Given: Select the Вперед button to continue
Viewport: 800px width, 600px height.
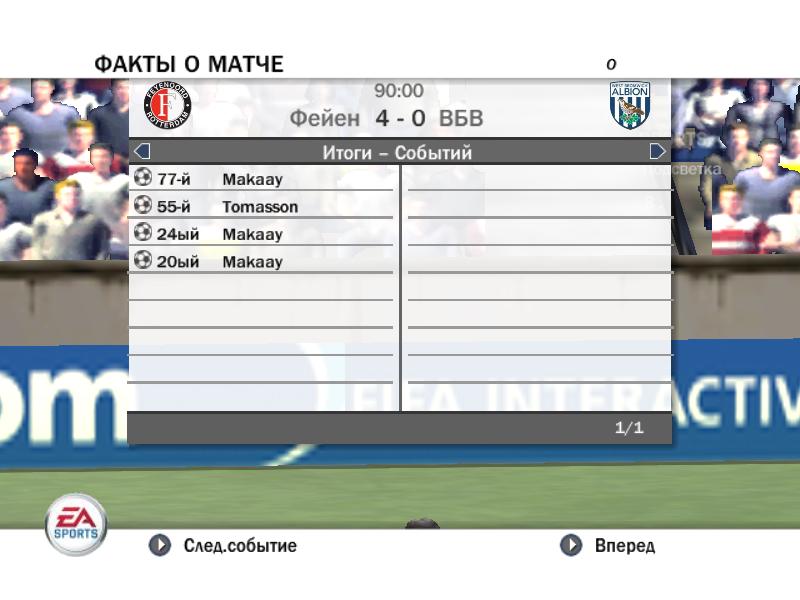Looking at the screenshot, I should click(608, 546).
